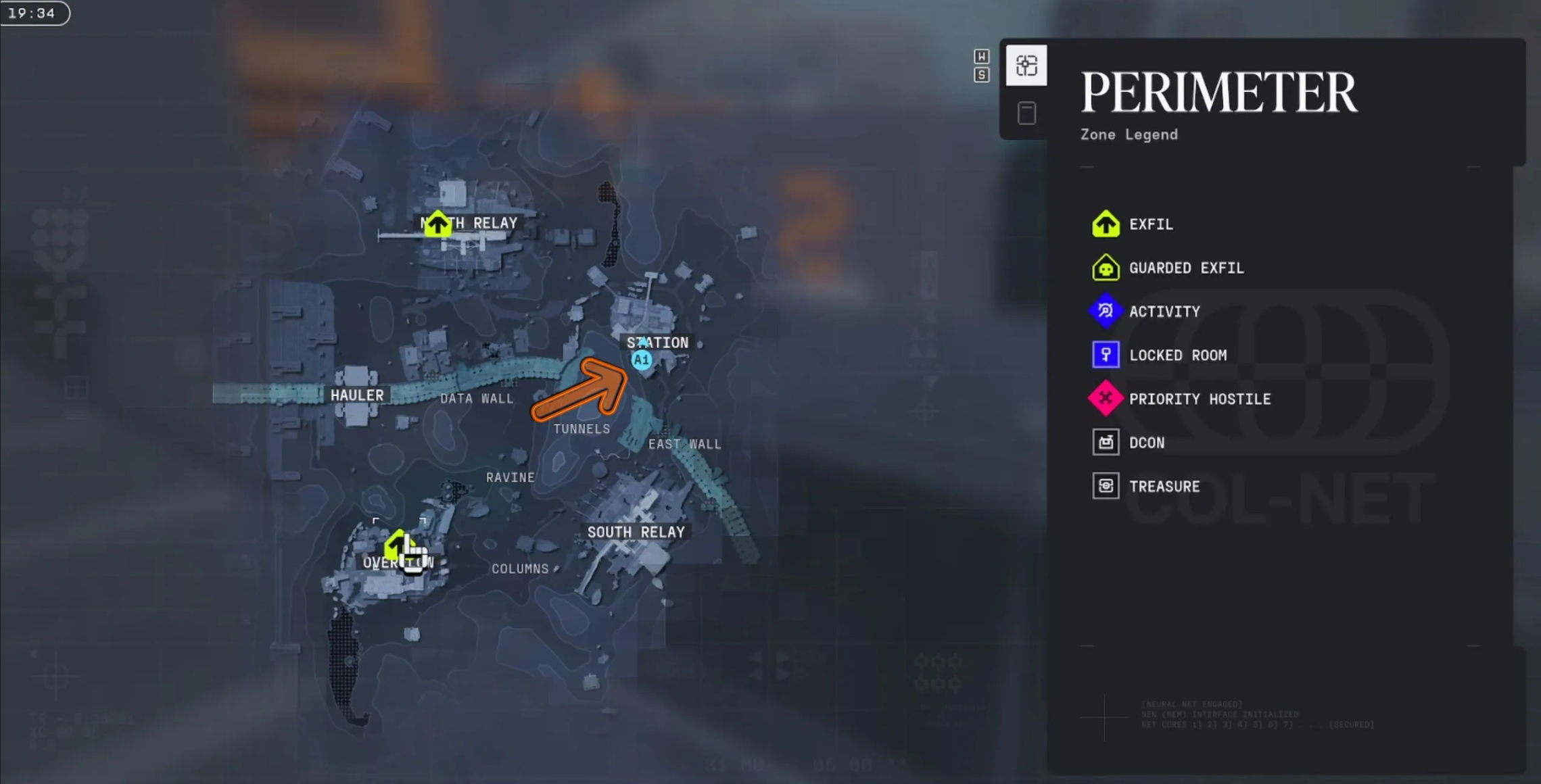This screenshot has height=784, width=1541.
Task: Click the North Relay exfil marker
Action: click(x=437, y=224)
